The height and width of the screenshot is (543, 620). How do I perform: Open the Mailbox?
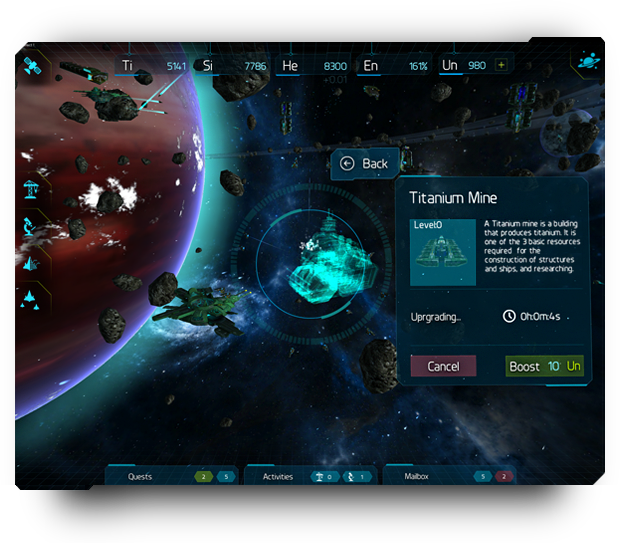coord(417,477)
